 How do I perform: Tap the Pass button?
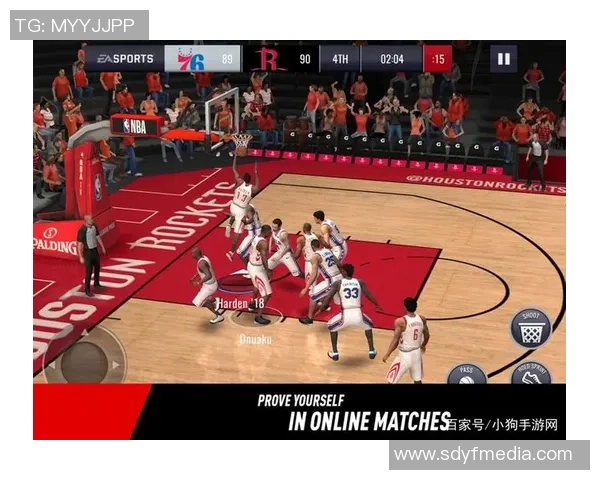click(x=466, y=375)
